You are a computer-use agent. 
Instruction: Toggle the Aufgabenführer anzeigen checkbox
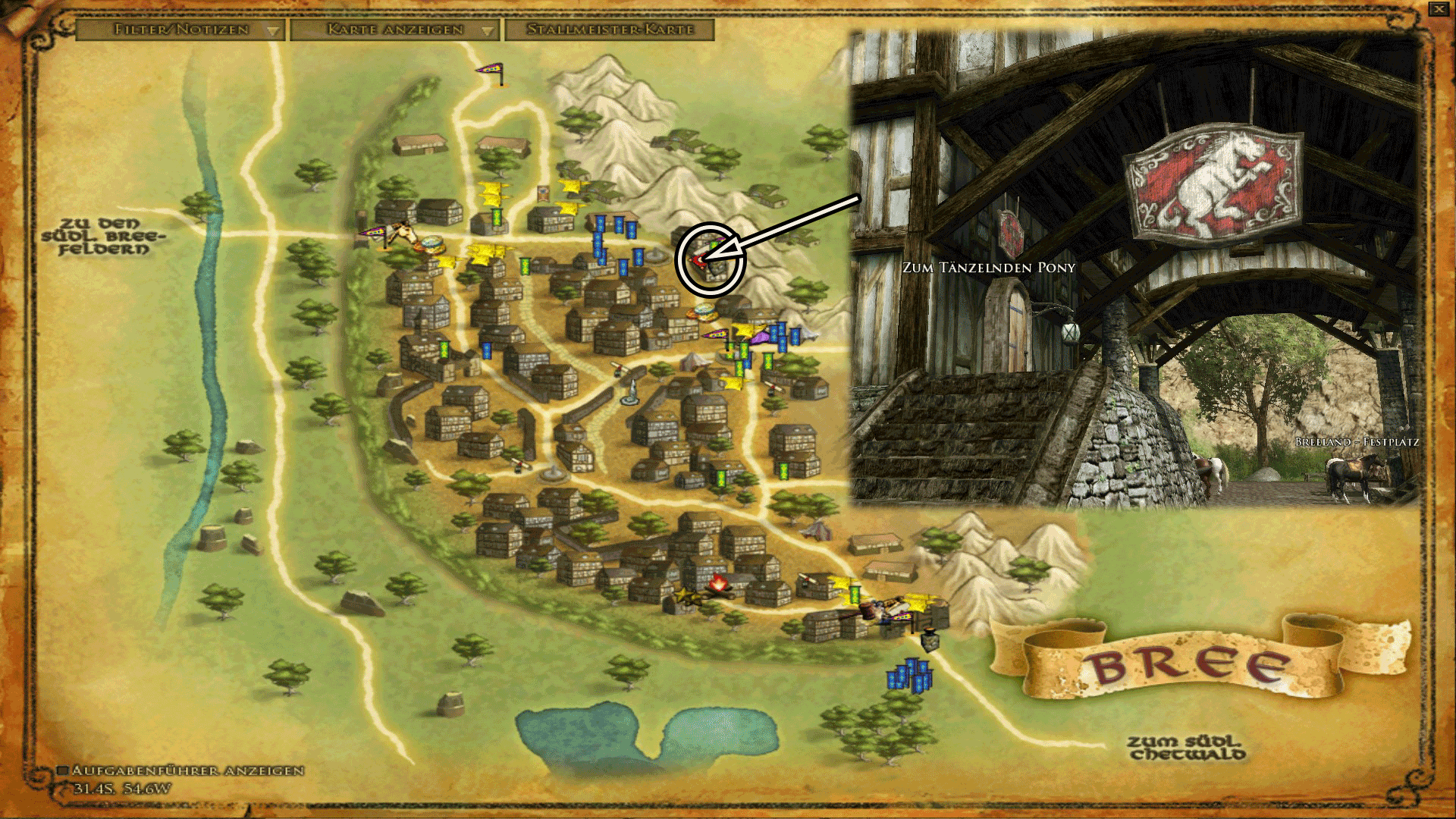click(x=64, y=770)
